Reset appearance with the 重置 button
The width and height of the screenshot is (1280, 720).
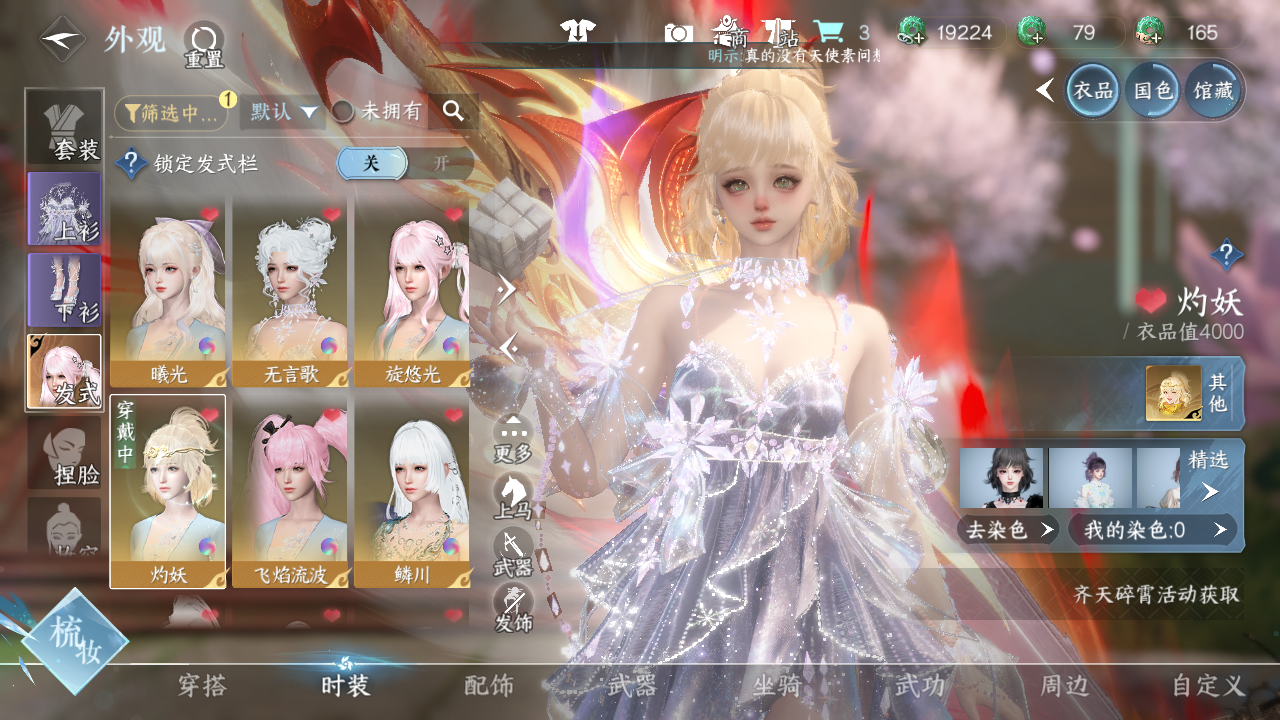(x=203, y=45)
